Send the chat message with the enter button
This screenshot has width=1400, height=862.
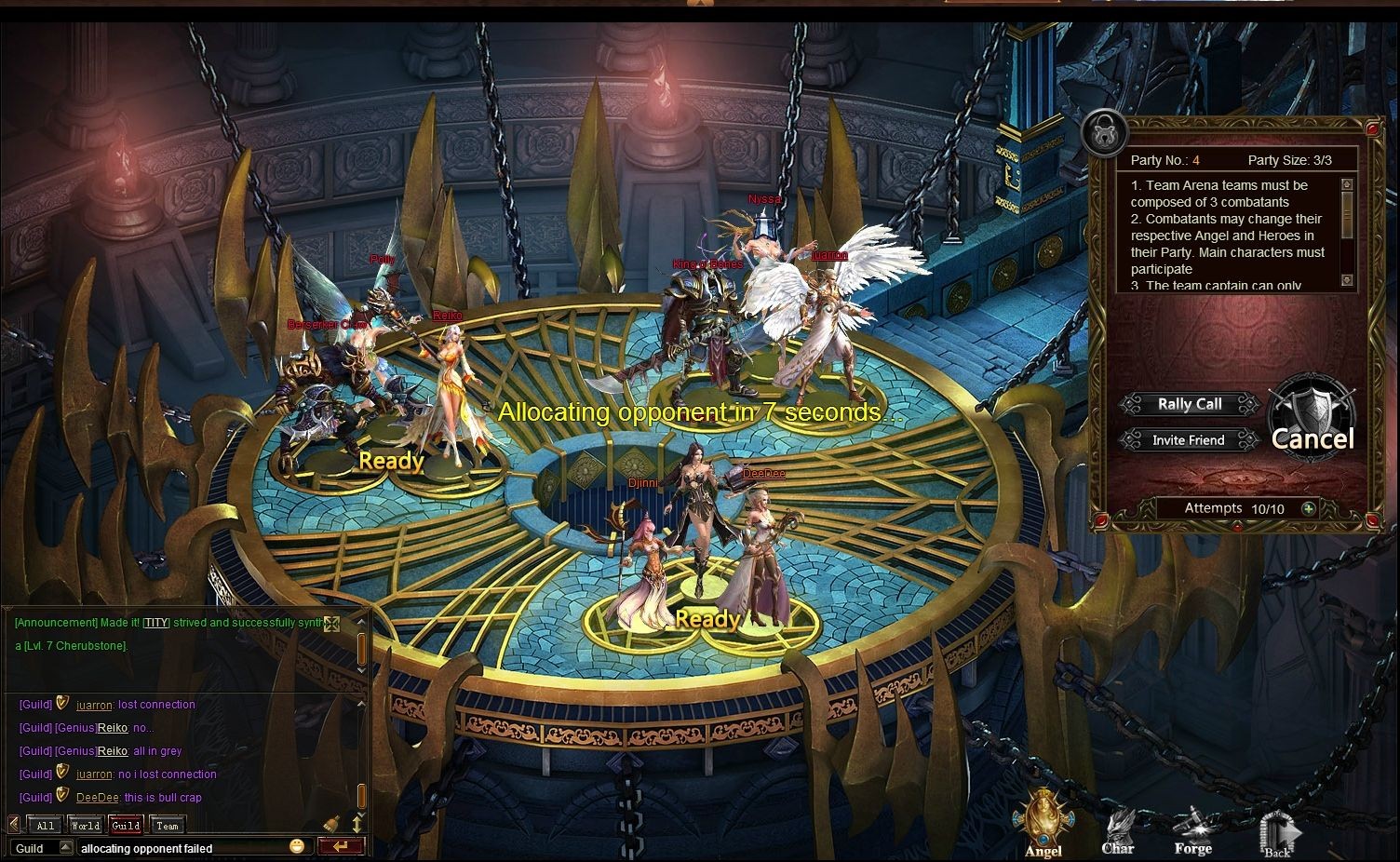[x=340, y=846]
